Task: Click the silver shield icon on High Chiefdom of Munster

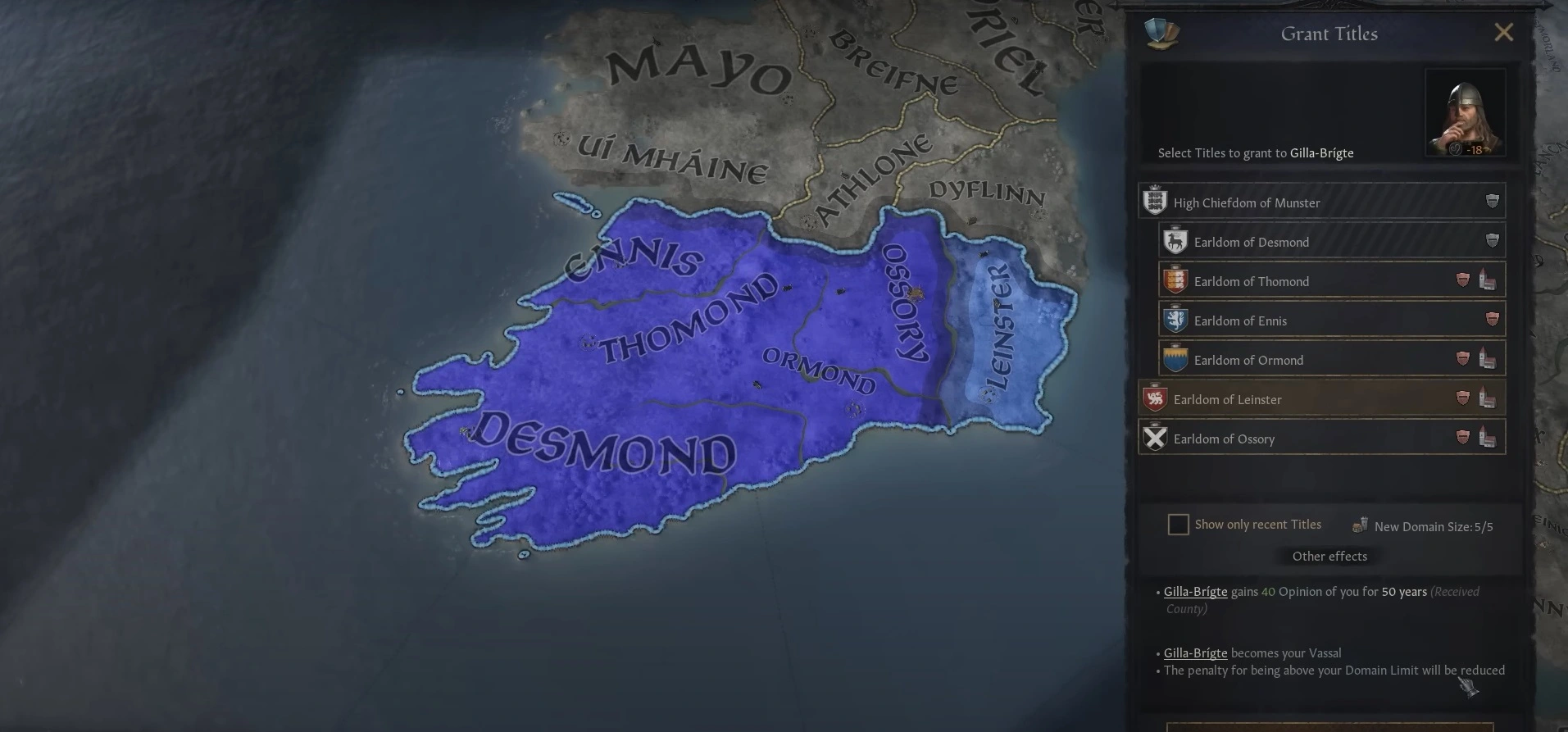Action: [x=1492, y=202]
